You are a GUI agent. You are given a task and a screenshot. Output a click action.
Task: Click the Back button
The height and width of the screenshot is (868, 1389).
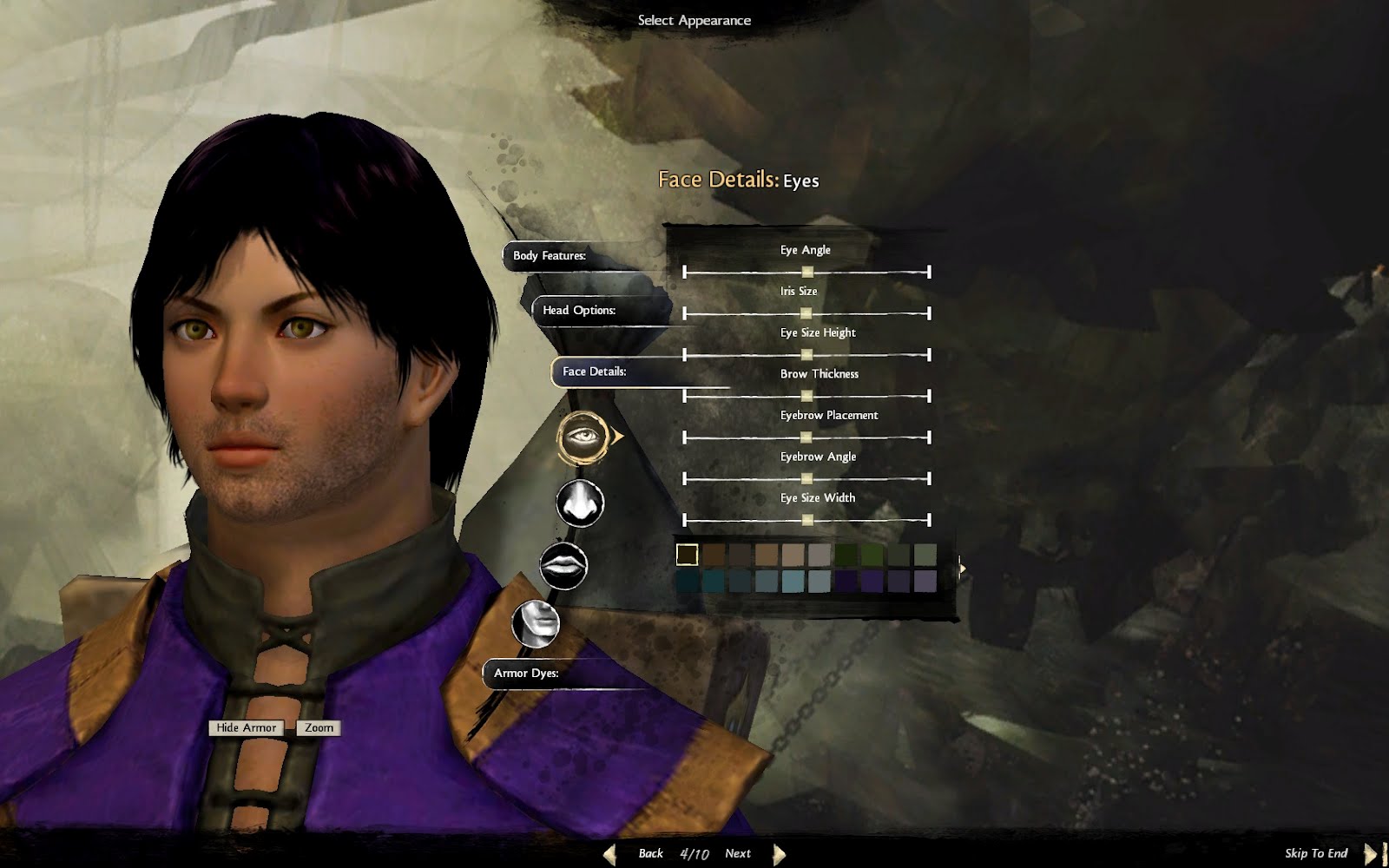649,853
